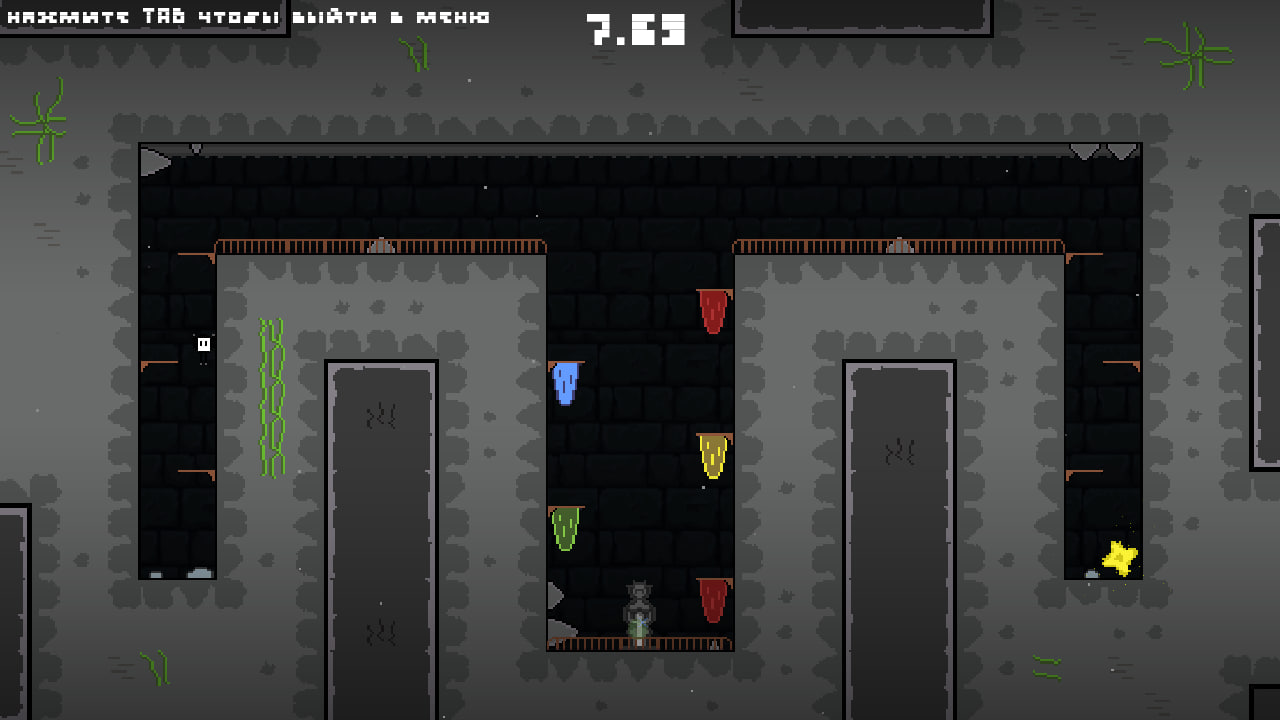Click the wooden fence under the statue

click(640, 644)
